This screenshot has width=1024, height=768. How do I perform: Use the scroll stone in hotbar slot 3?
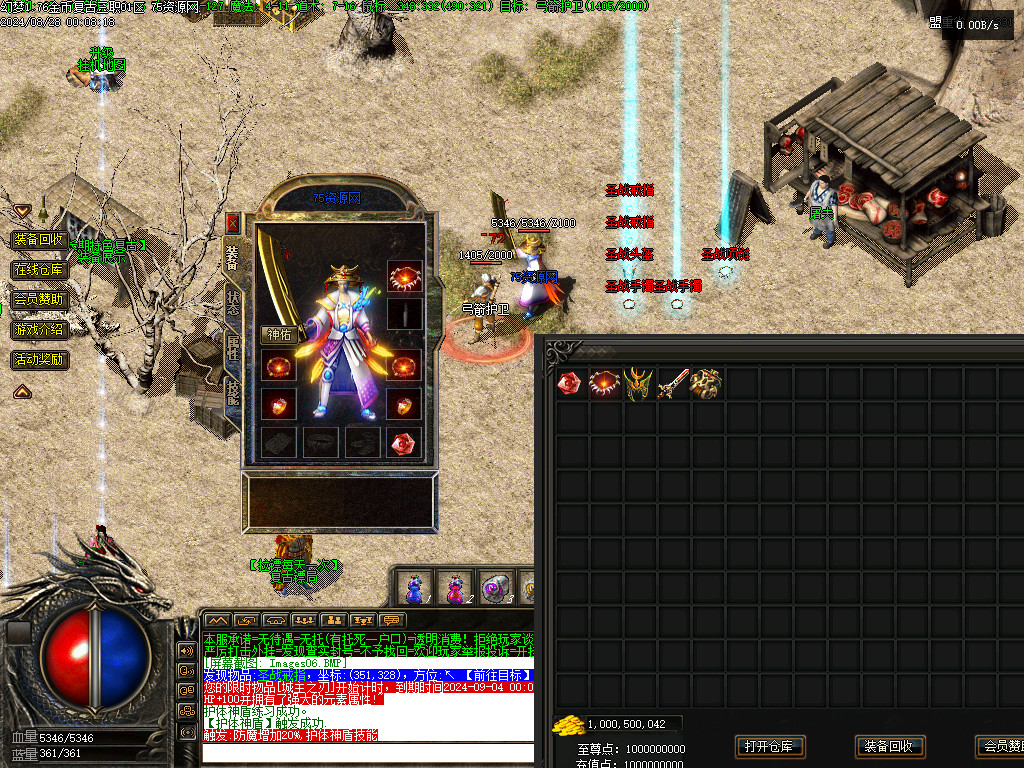click(495, 587)
